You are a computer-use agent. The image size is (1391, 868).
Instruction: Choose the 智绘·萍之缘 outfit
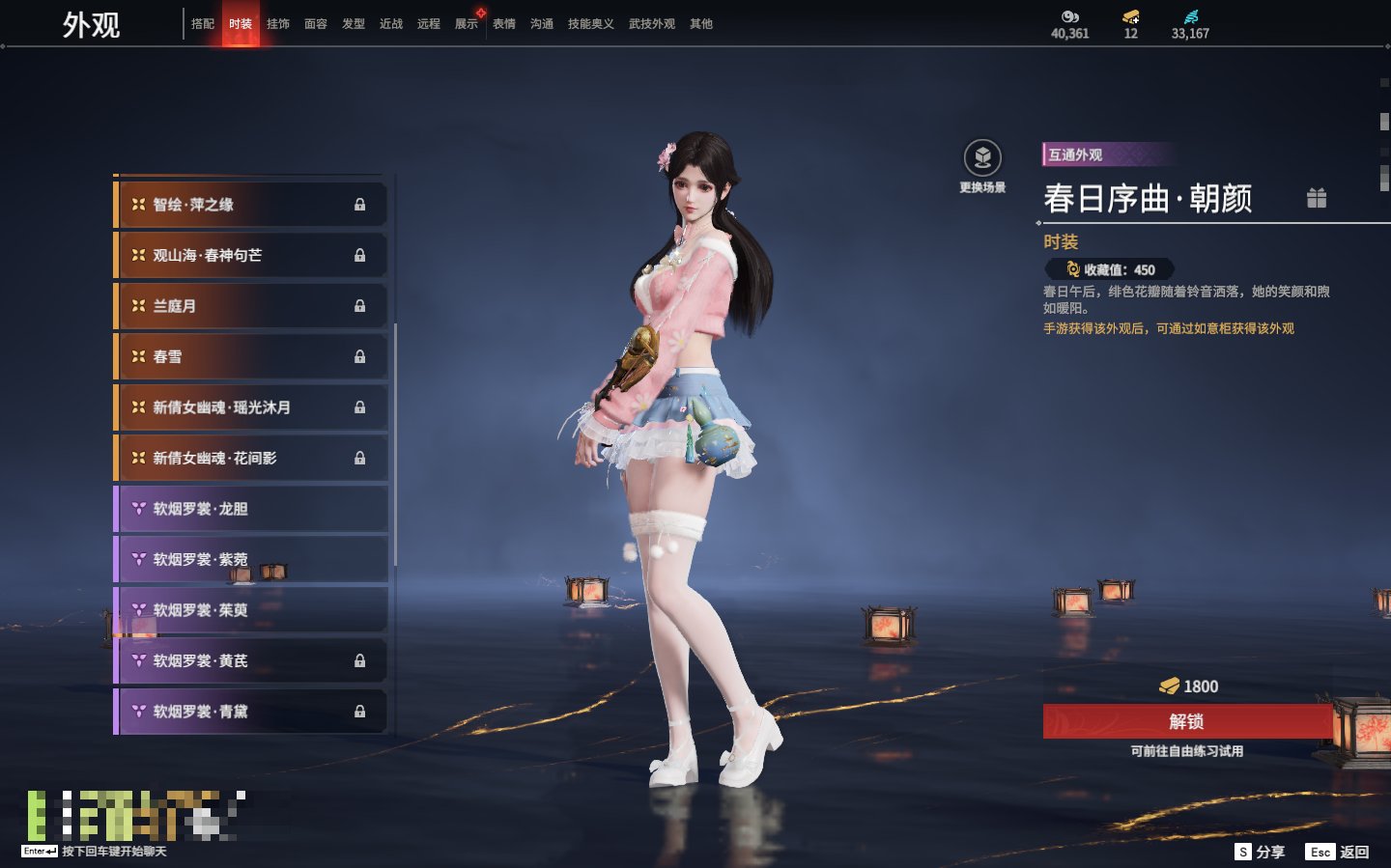coord(250,205)
